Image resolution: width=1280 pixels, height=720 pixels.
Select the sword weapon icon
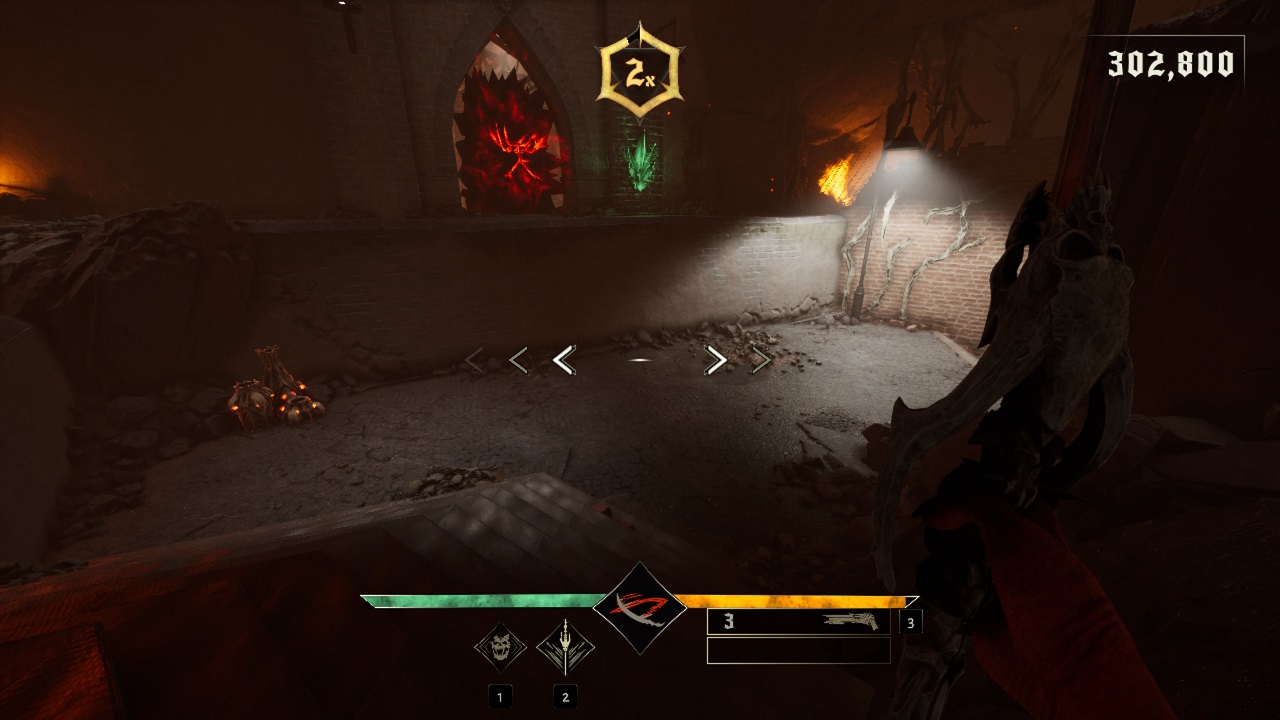pos(565,648)
